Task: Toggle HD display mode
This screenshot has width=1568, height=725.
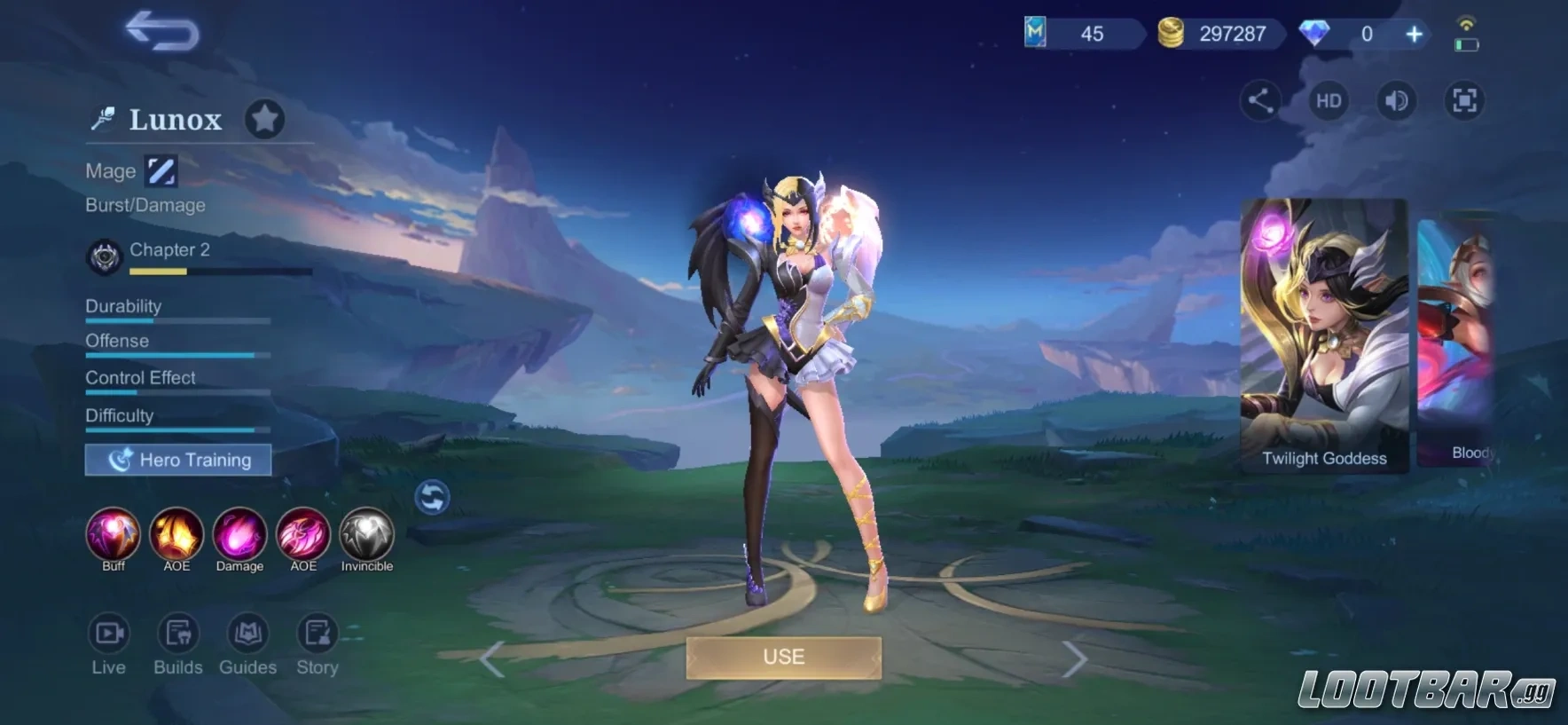Action: (1328, 100)
